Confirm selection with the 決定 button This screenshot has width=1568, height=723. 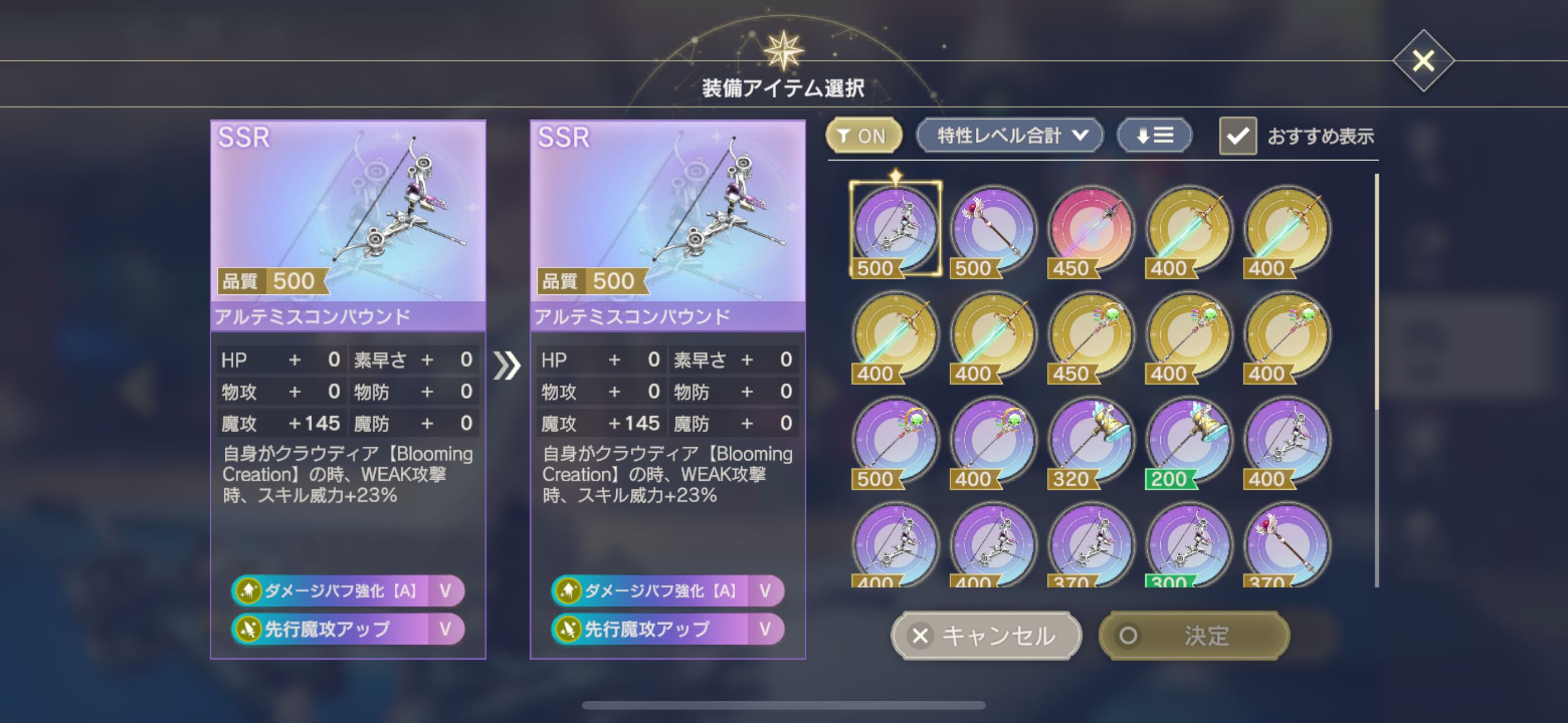(x=1193, y=636)
